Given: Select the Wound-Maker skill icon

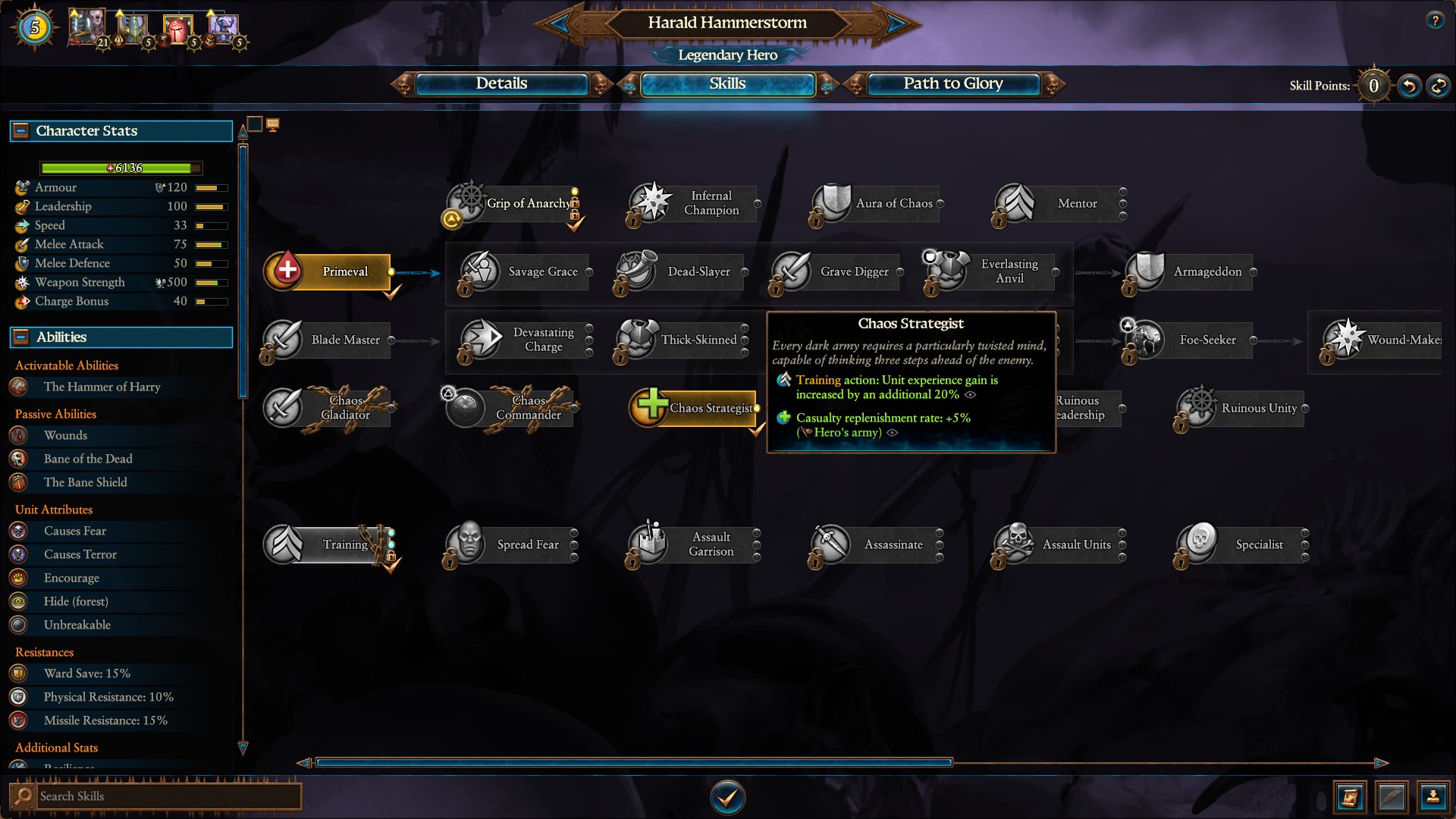Looking at the screenshot, I should 1342,340.
